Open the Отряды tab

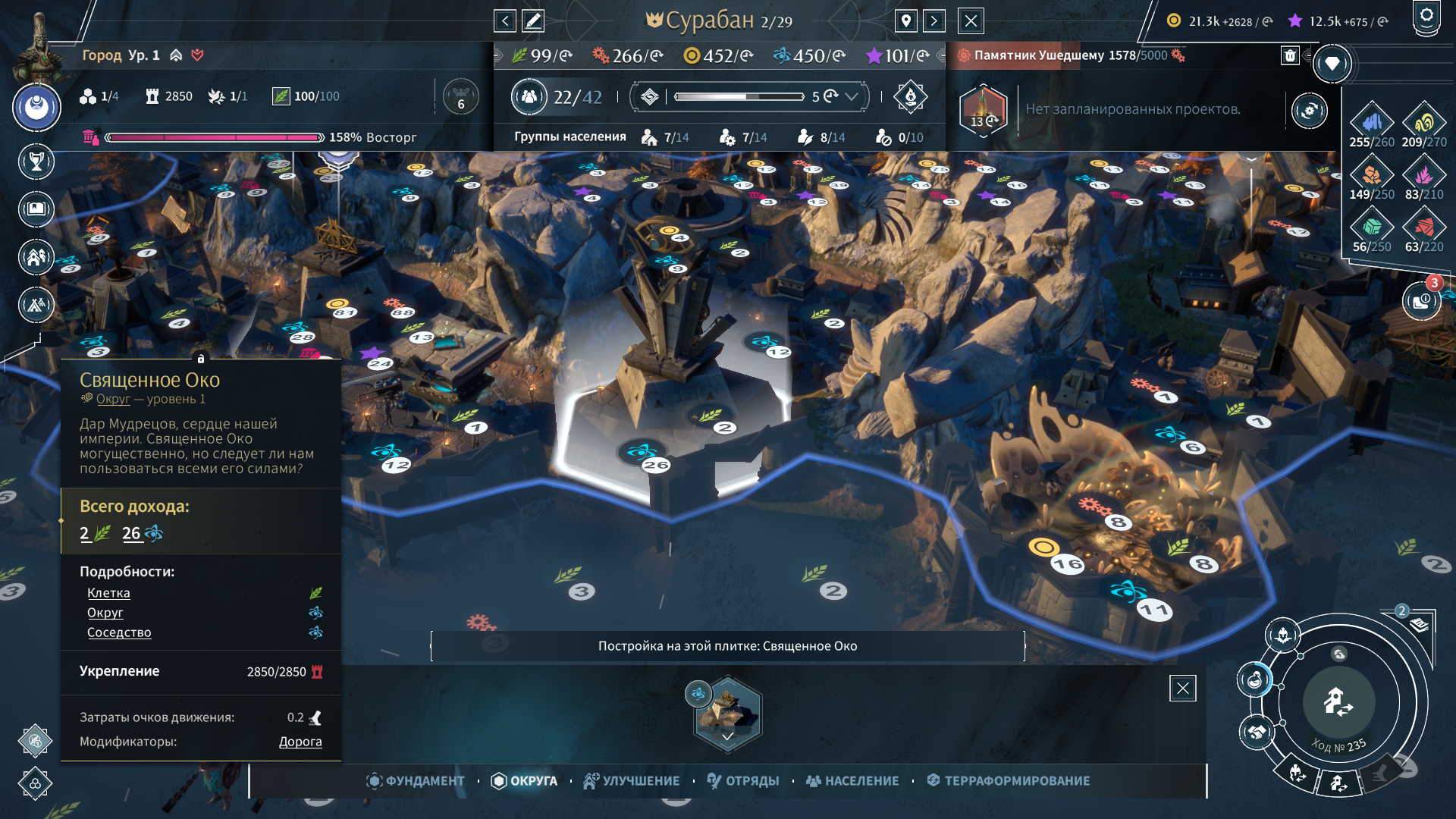[x=743, y=780]
